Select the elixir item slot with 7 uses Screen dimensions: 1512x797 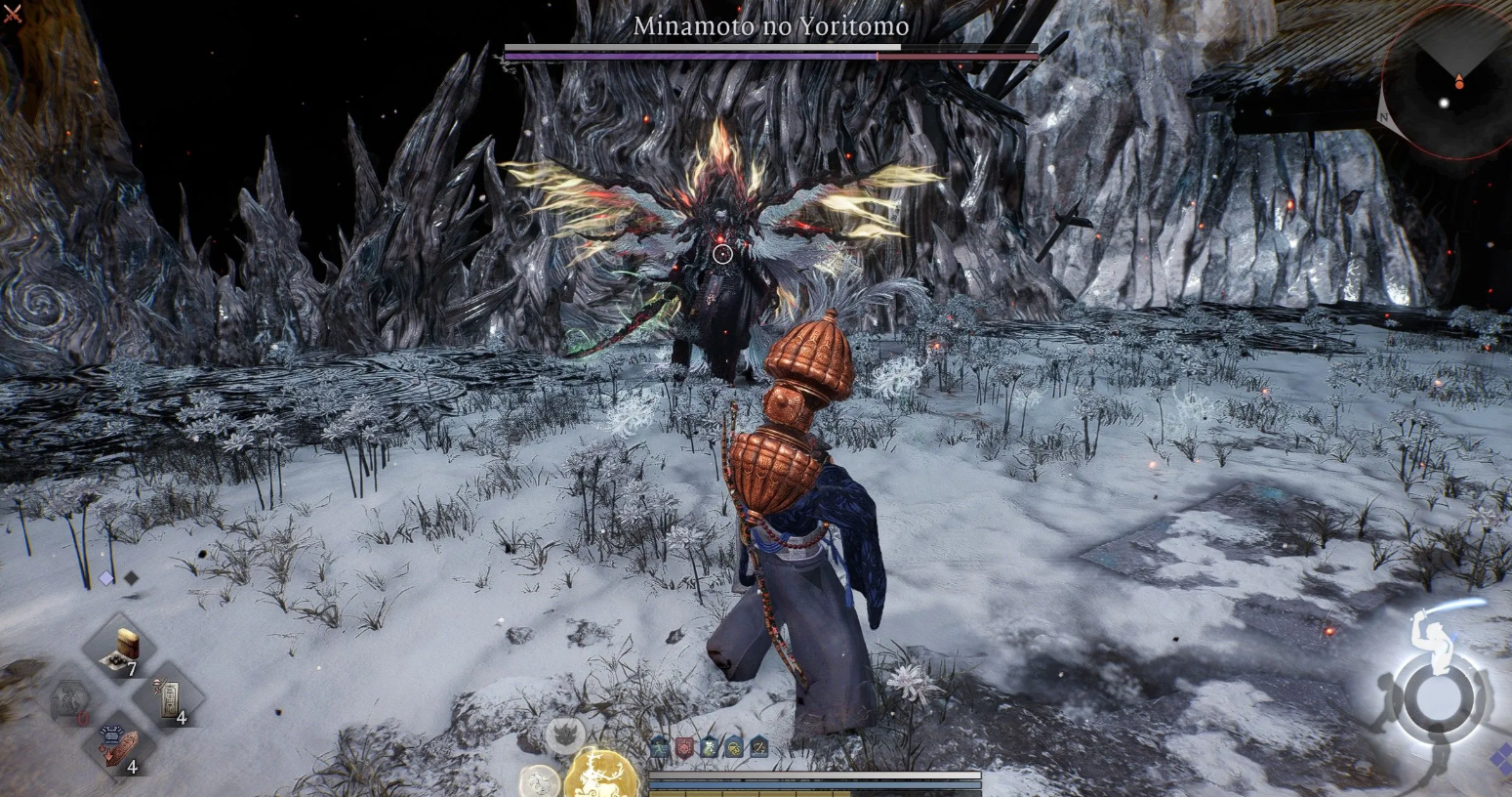coord(122,649)
